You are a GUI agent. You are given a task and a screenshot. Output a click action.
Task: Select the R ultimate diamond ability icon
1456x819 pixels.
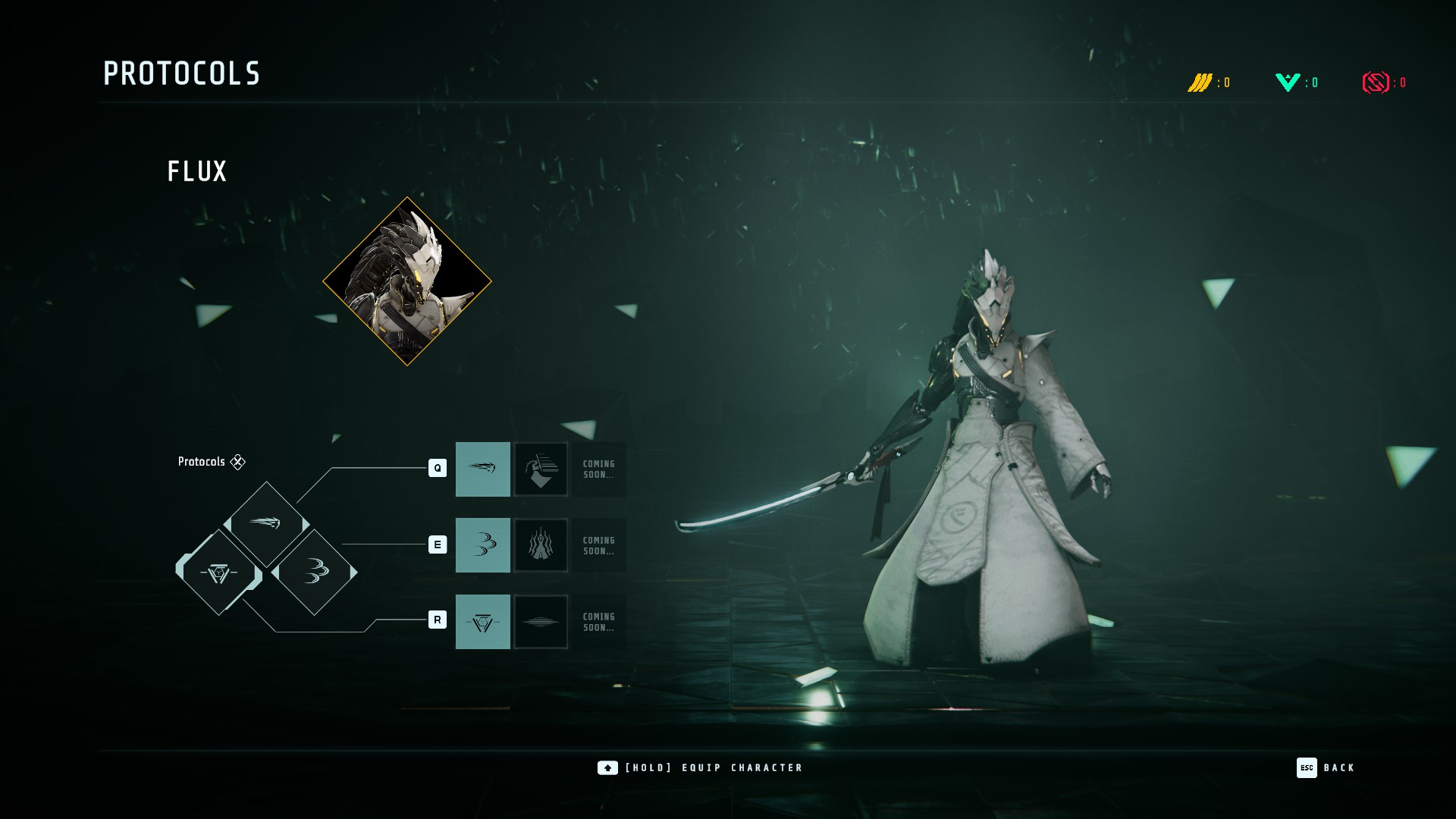[483, 622]
